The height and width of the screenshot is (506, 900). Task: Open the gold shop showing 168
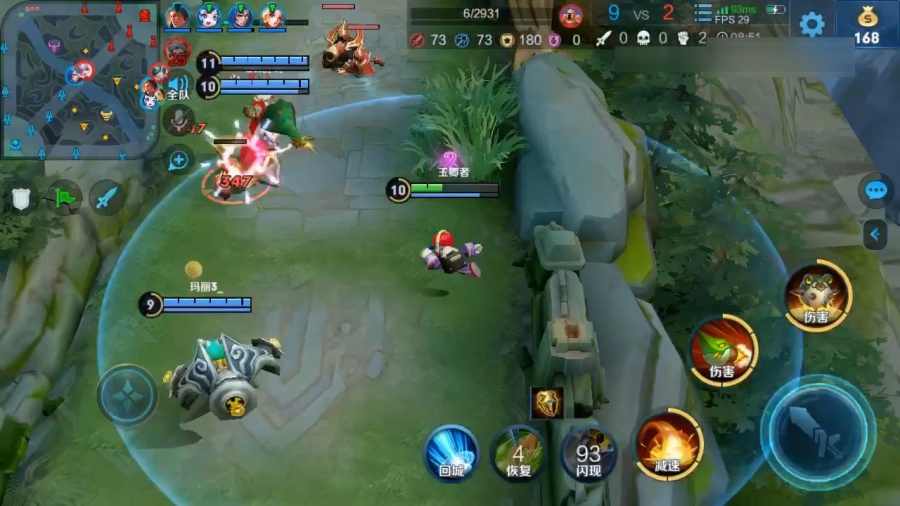tap(867, 24)
